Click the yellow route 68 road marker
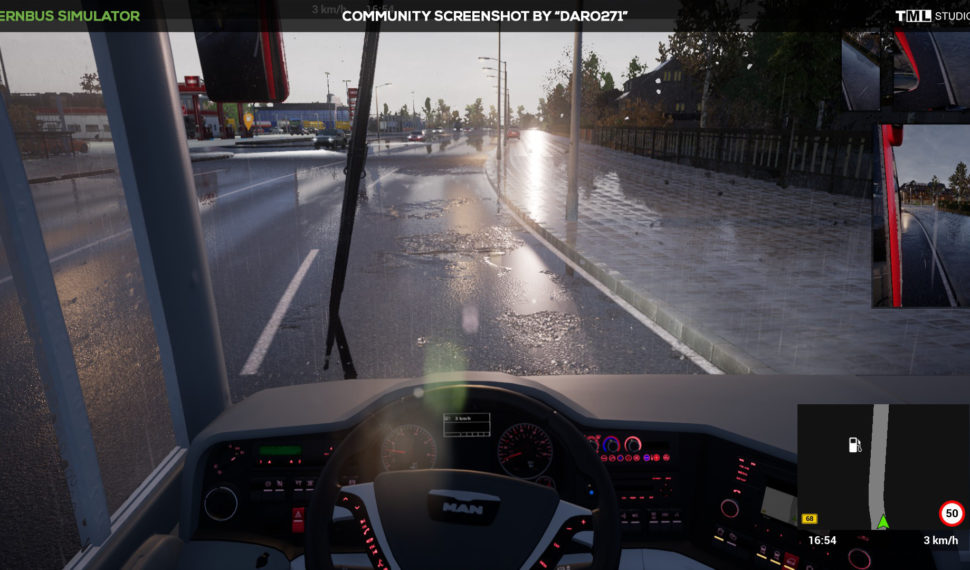Viewport: 970px width, 570px height. click(x=809, y=518)
